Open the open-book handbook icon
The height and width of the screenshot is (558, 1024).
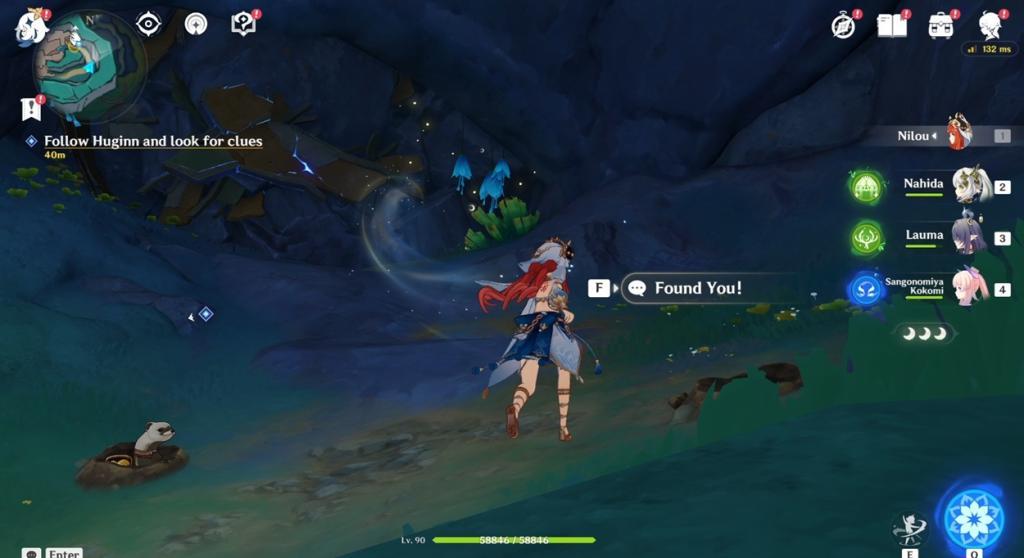(x=891, y=26)
